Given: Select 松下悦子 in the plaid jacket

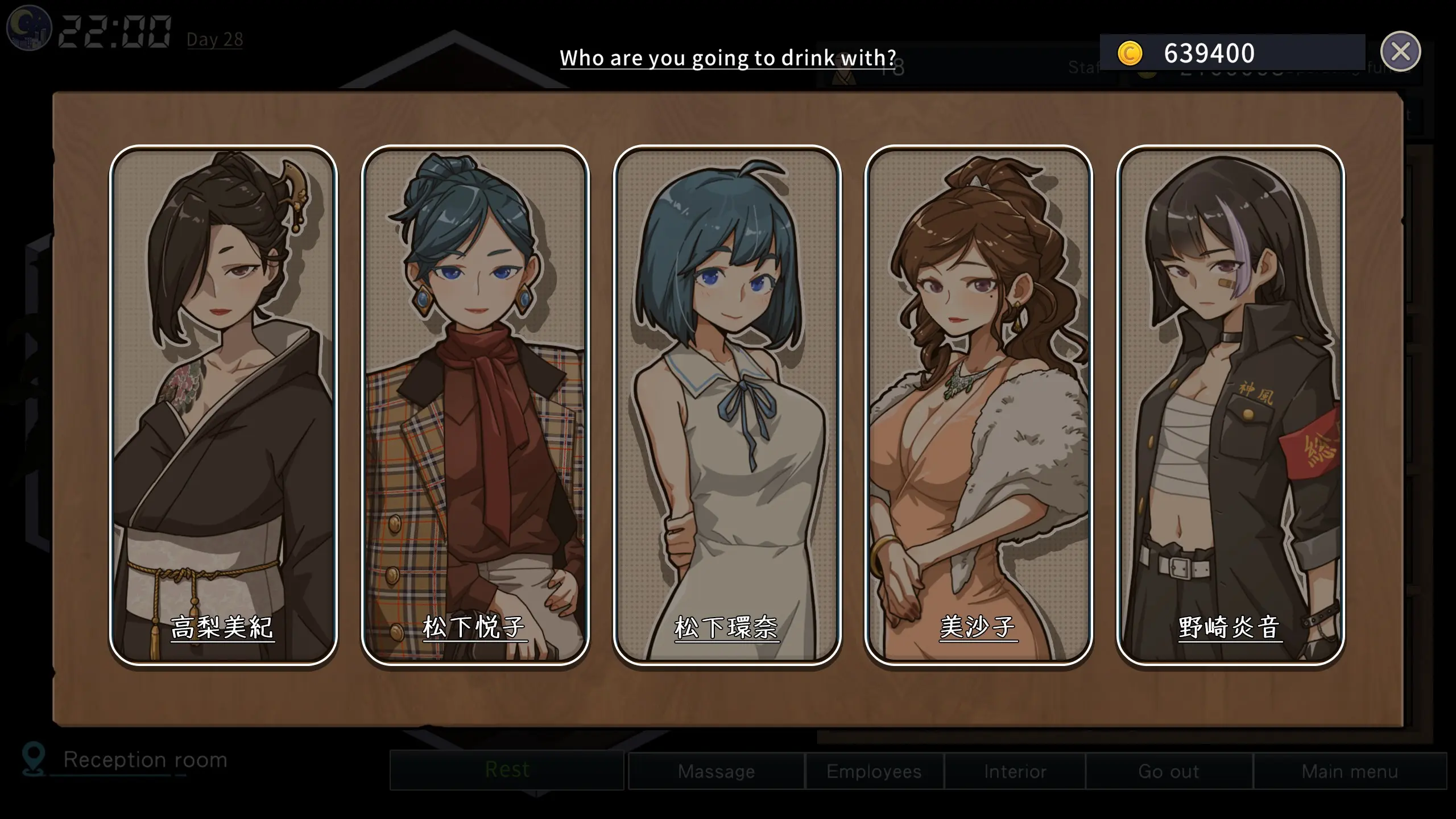Looking at the screenshot, I should click(x=475, y=405).
